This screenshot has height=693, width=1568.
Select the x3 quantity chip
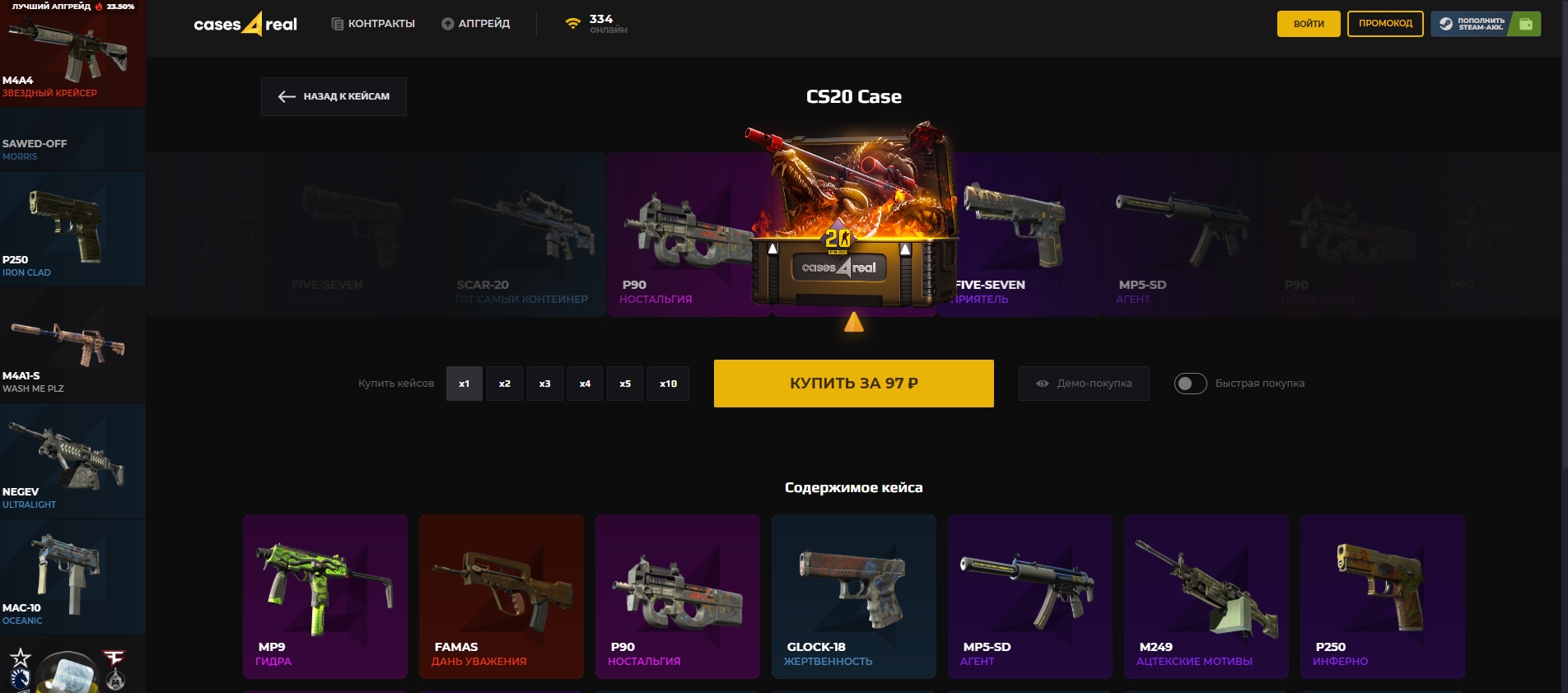(x=544, y=384)
